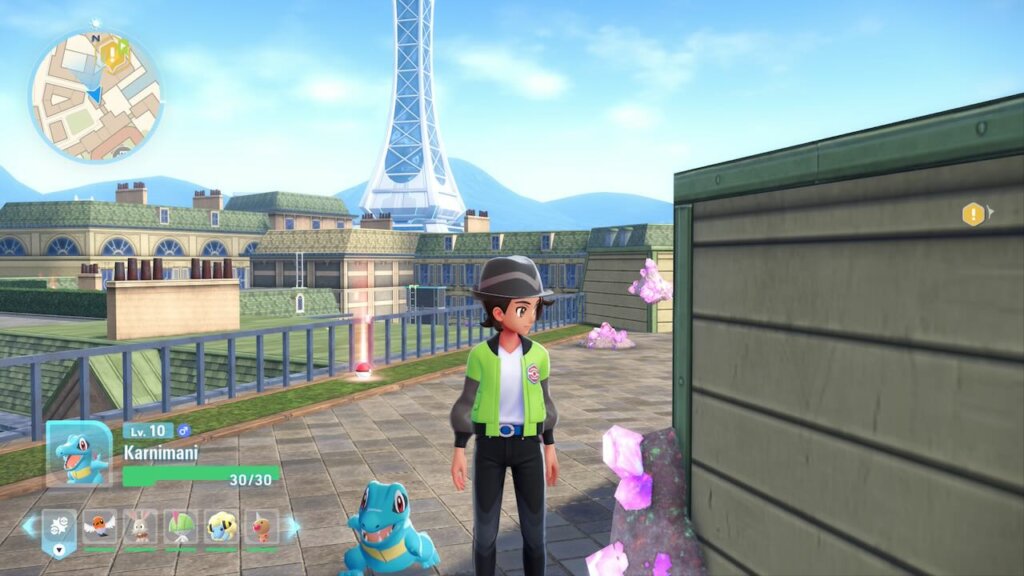The image size is (1024, 576).
Task: Choose Weedle in the party bar
Action: tap(261, 526)
